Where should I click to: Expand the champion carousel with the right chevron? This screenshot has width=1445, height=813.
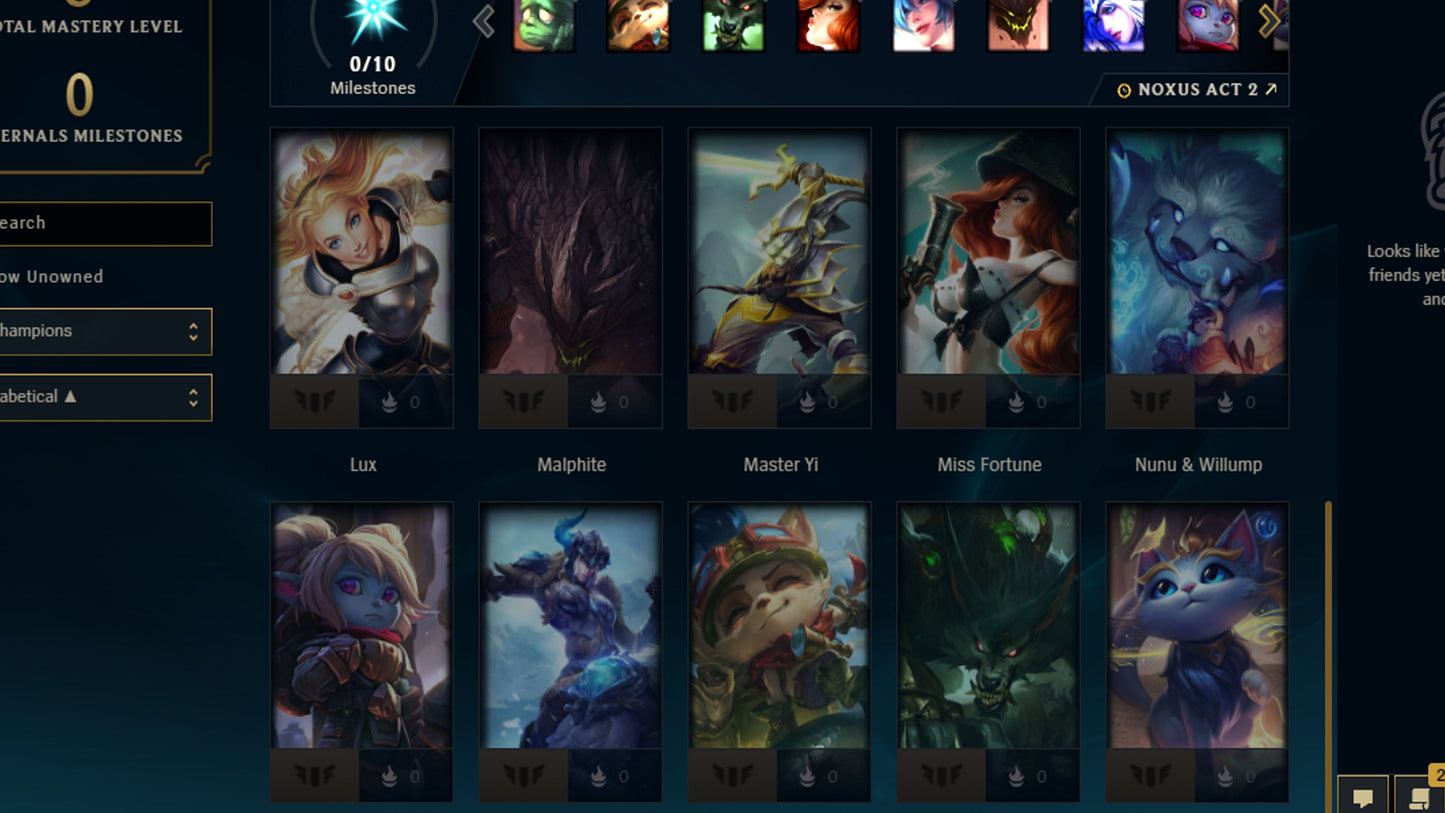coord(1268,21)
